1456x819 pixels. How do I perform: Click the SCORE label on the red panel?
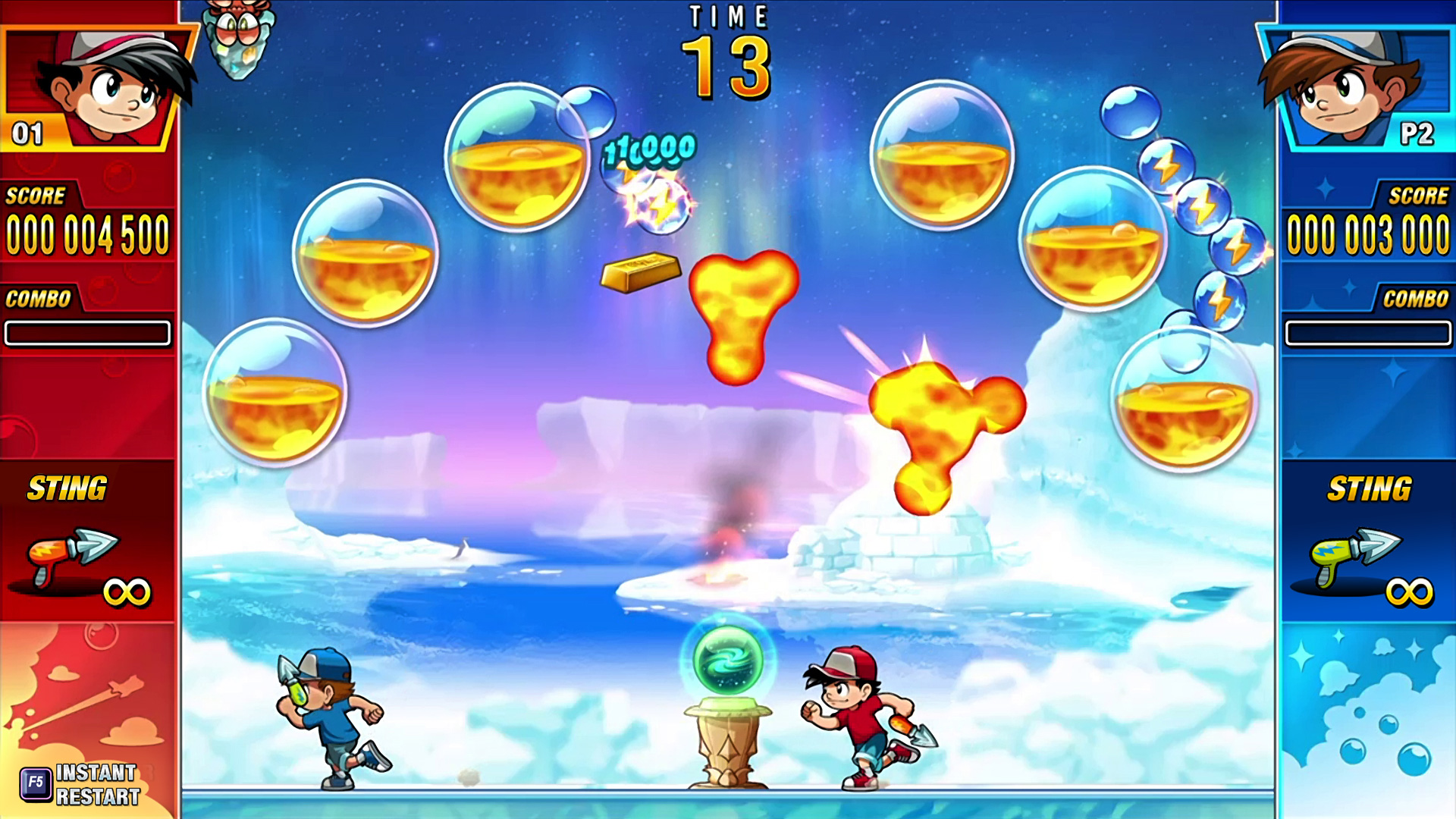pos(34,196)
